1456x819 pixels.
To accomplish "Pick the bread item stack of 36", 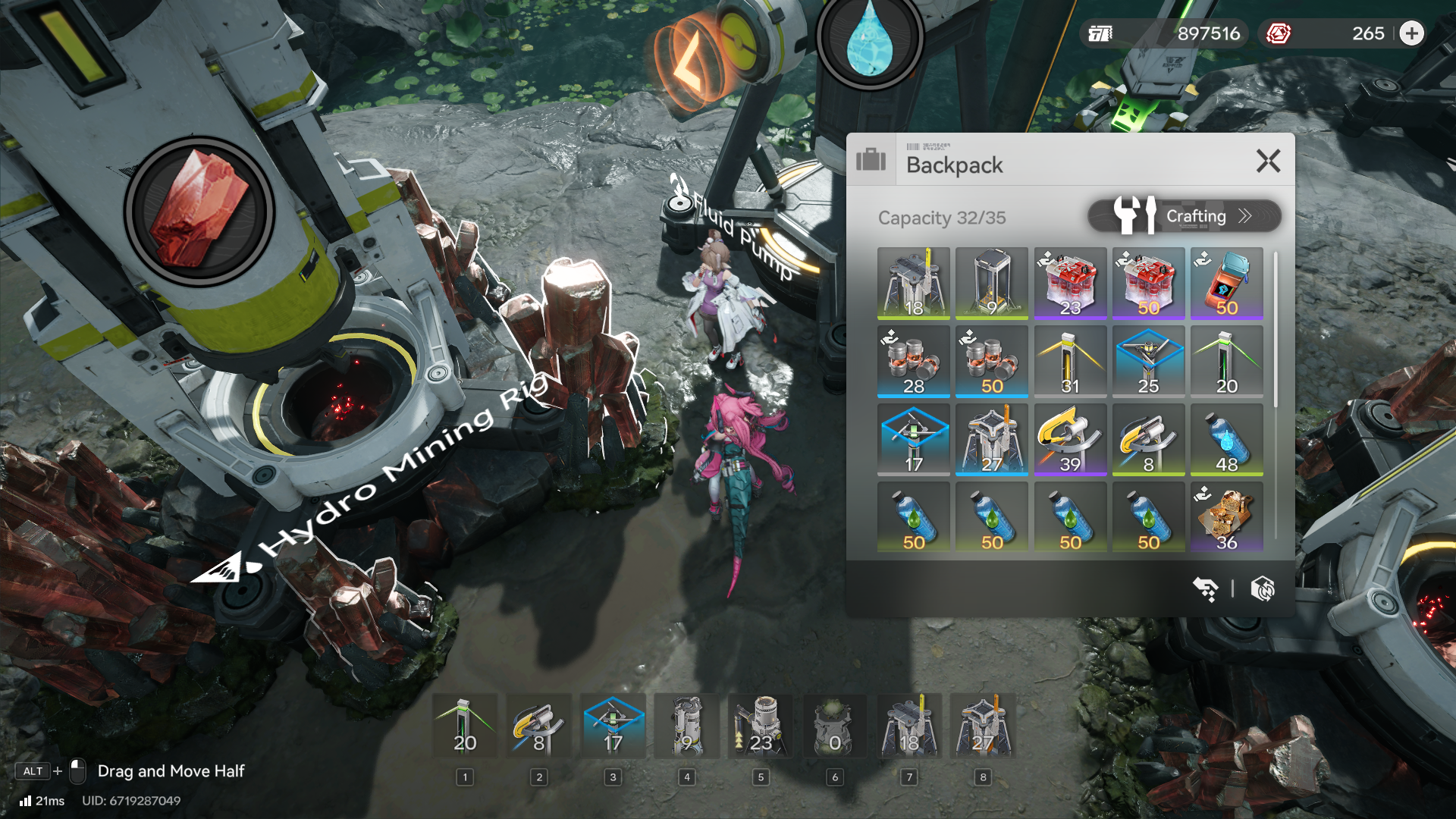I will click(1226, 518).
